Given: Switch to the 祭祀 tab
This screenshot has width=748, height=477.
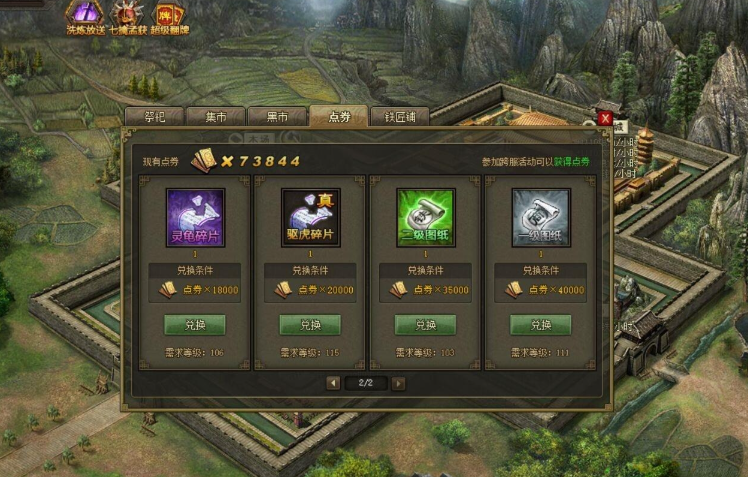Looking at the screenshot, I should pyautogui.click(x=155, y=116).
